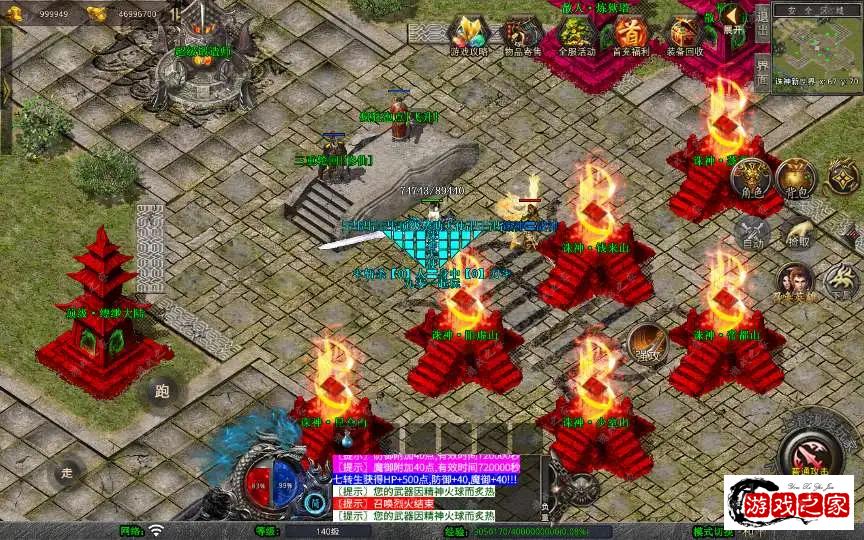This screenshot has width=864, height=540.
Task: Activate the 弹攻 skill button
Action: click(x=647, y=343)
